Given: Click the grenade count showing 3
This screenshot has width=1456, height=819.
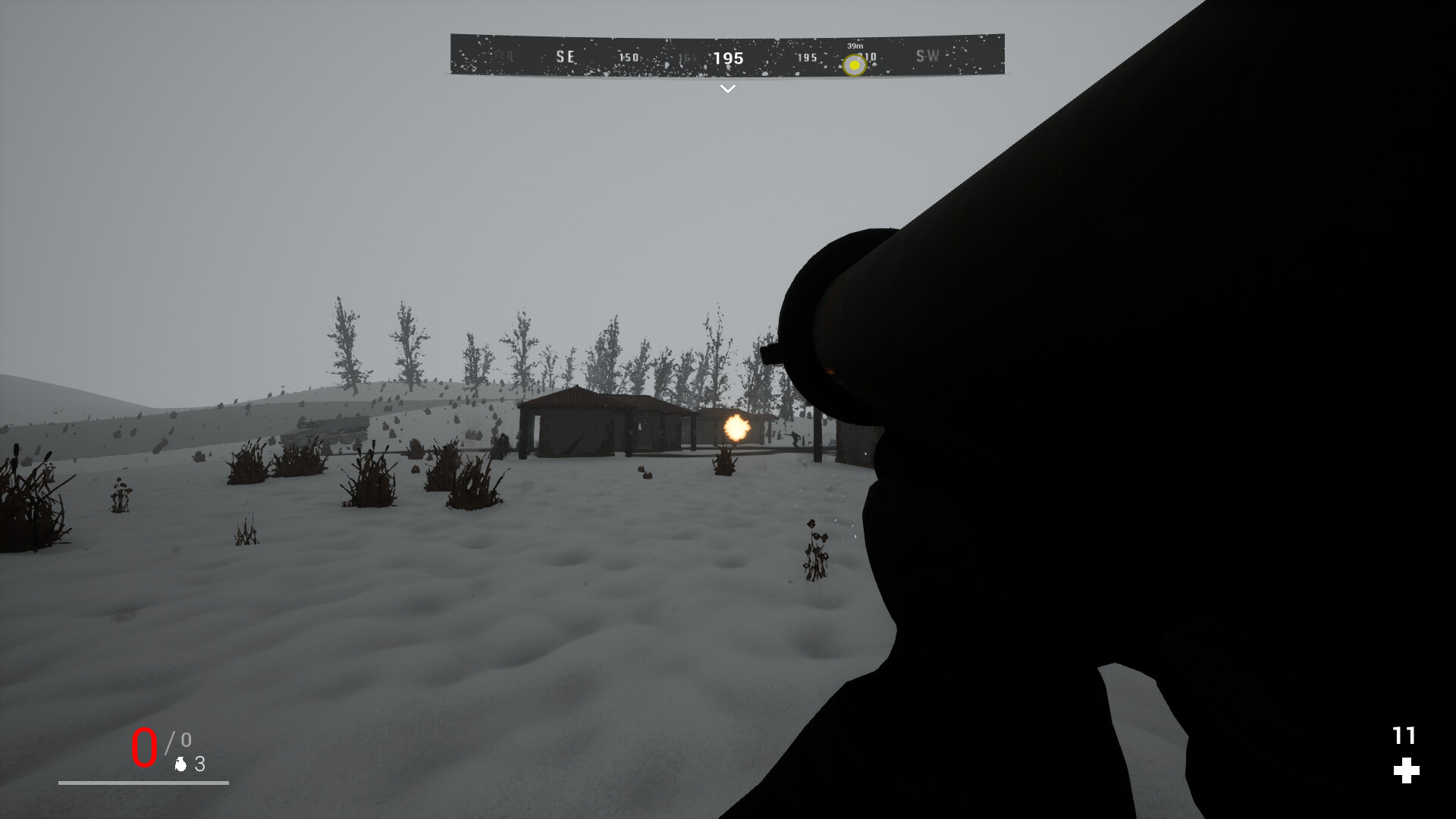Looking at the screenshot, I should (x=199, y=764).
